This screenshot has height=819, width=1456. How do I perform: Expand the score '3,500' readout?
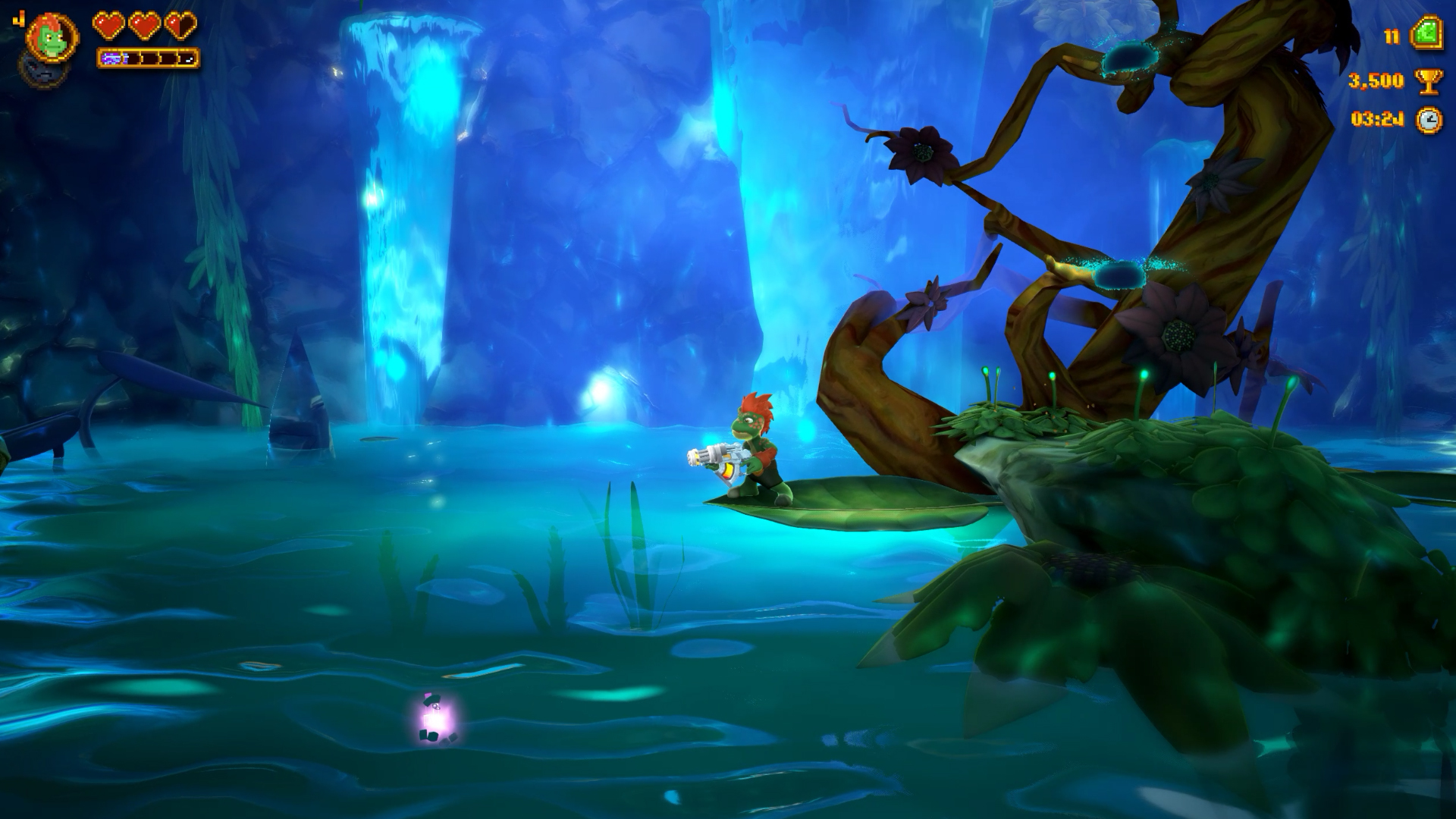coord(1376,82)
